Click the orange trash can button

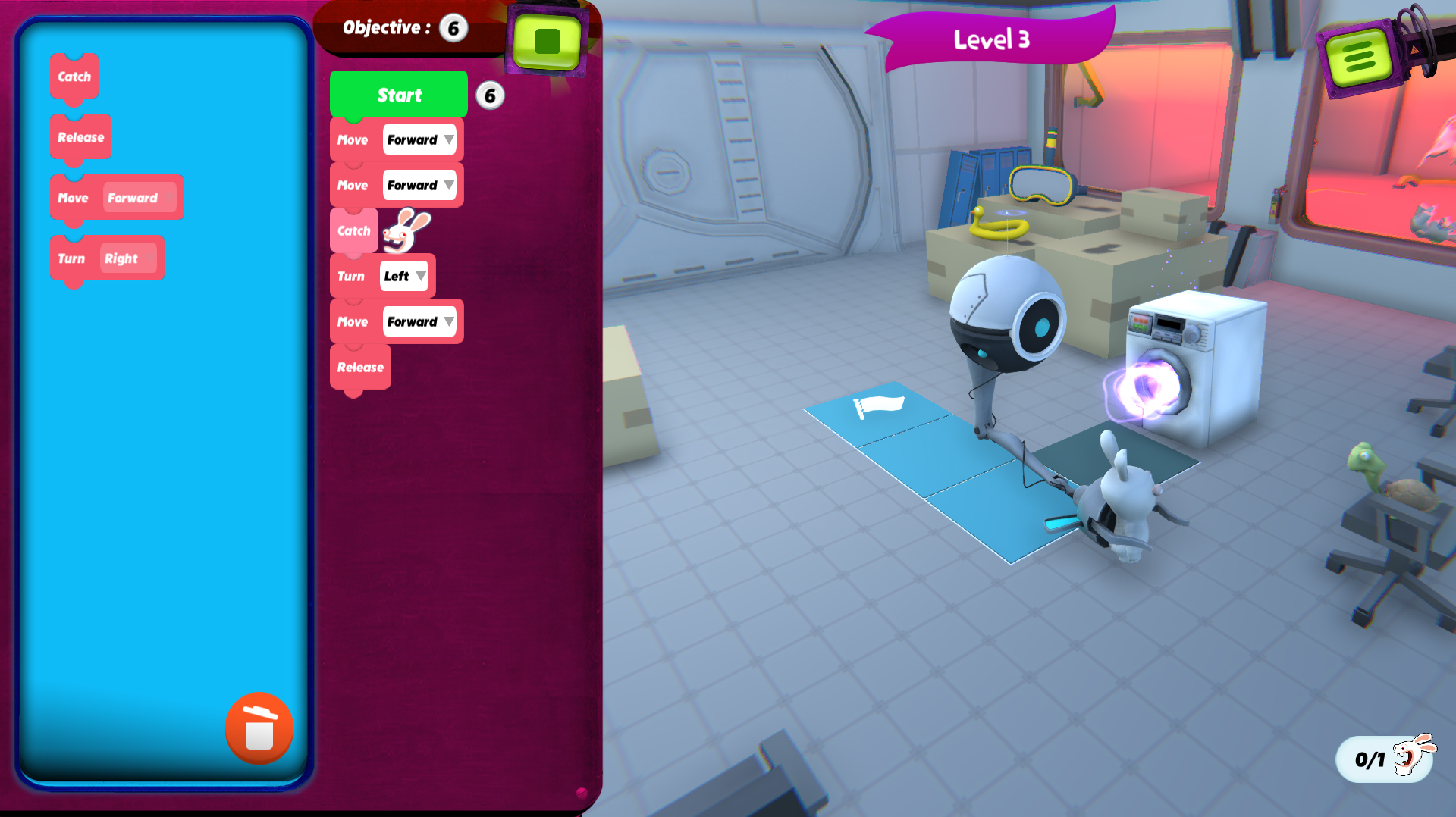(x=259, y=729)
